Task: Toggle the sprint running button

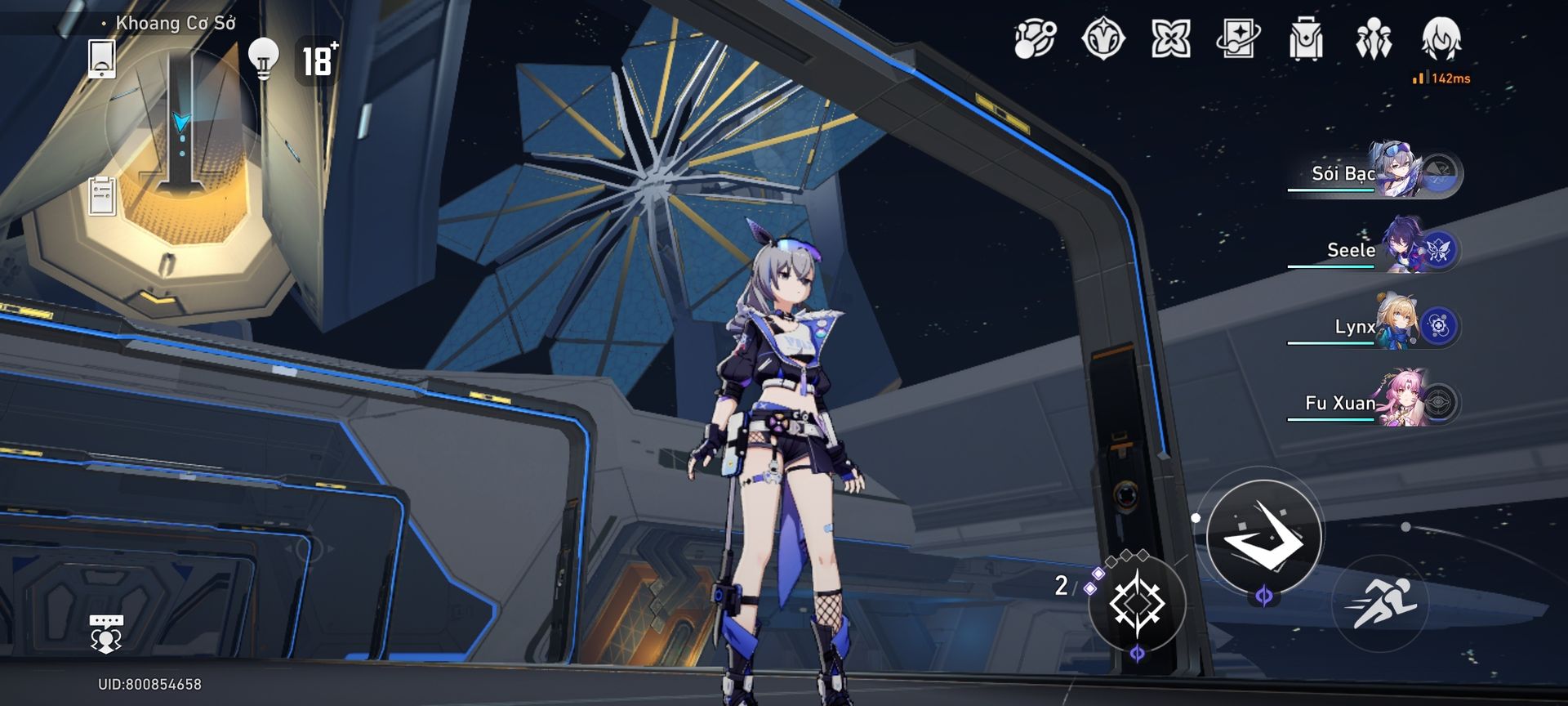Action: click(1380, 603)
